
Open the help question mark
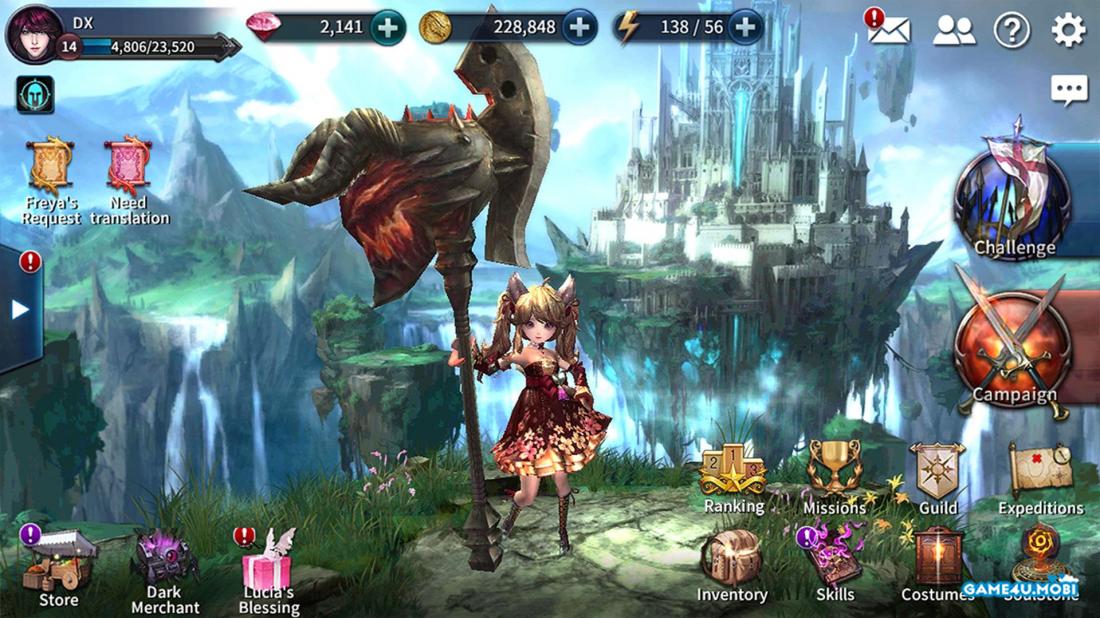pyautogui.click(x=1011, y=31)
